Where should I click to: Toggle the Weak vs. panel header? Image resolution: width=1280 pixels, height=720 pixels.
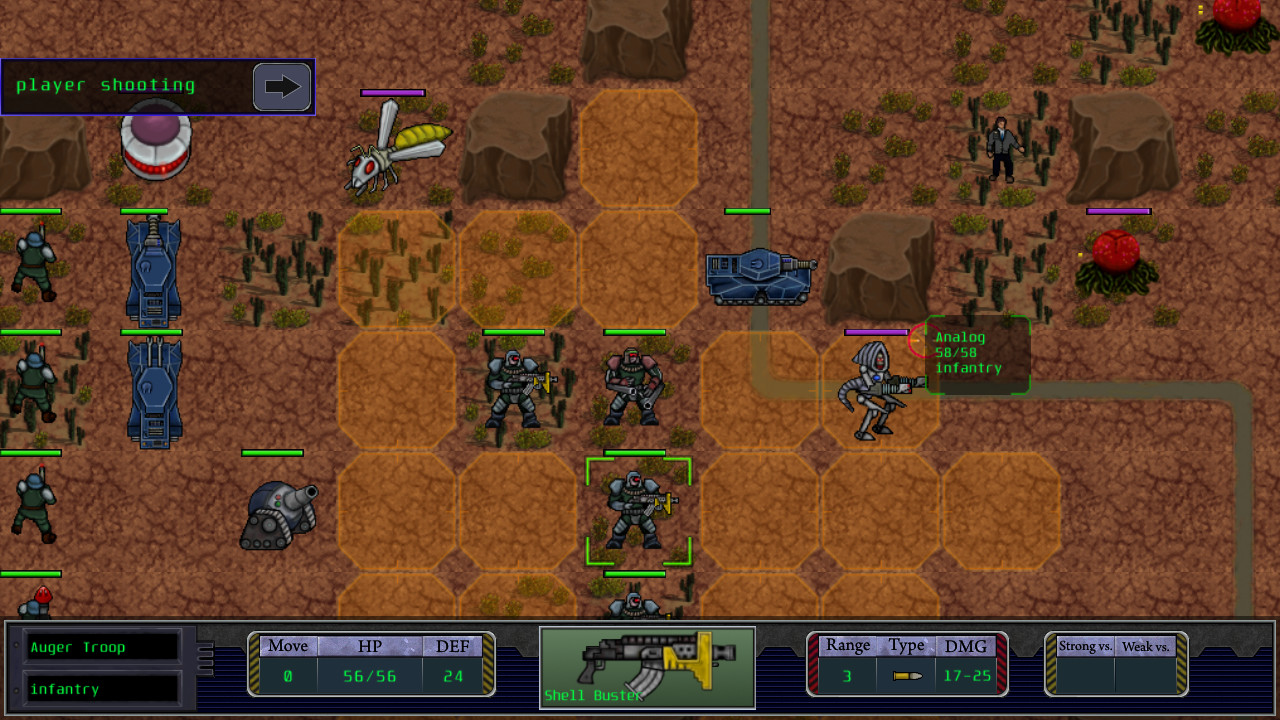tap(1148, 646)
